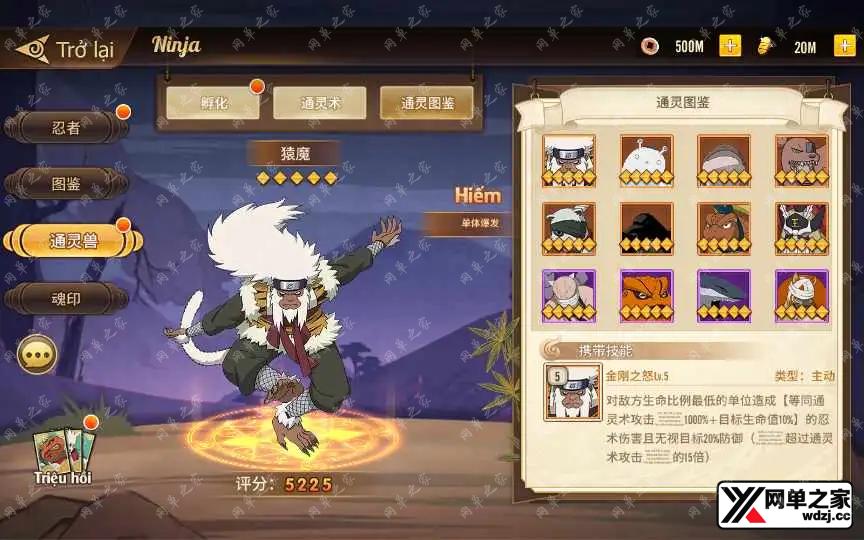
Task: Open the 通灵术 tab
Action: [x=319, y=102]
